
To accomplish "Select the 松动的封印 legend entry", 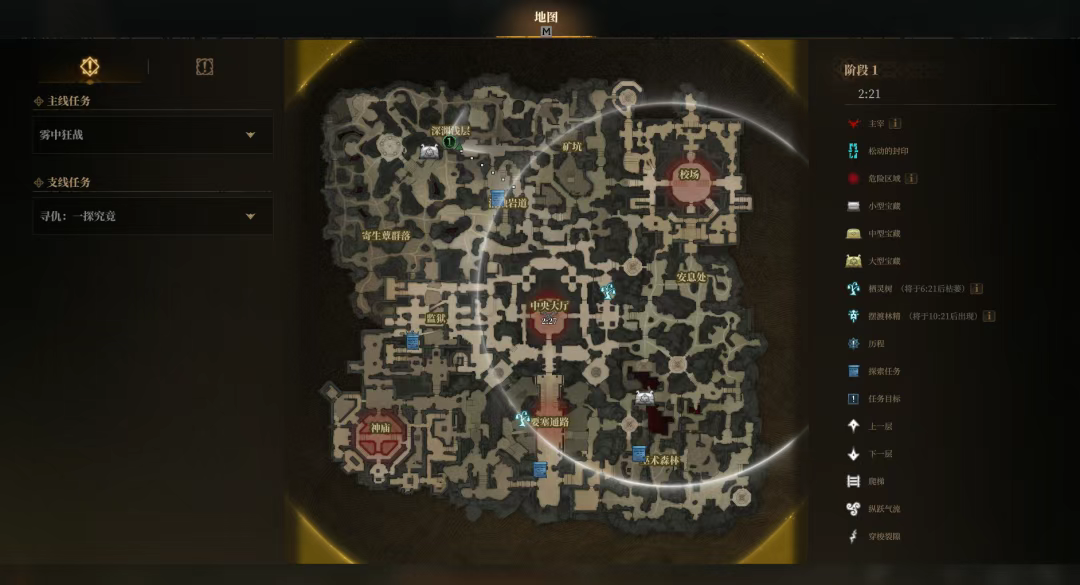I will pos(887,151).
